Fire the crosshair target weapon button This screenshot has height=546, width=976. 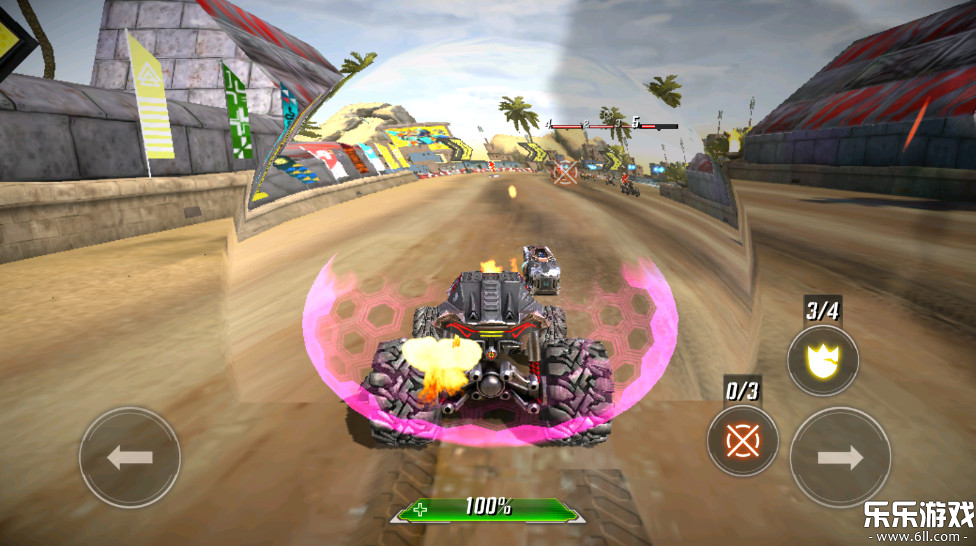[742, 440]
